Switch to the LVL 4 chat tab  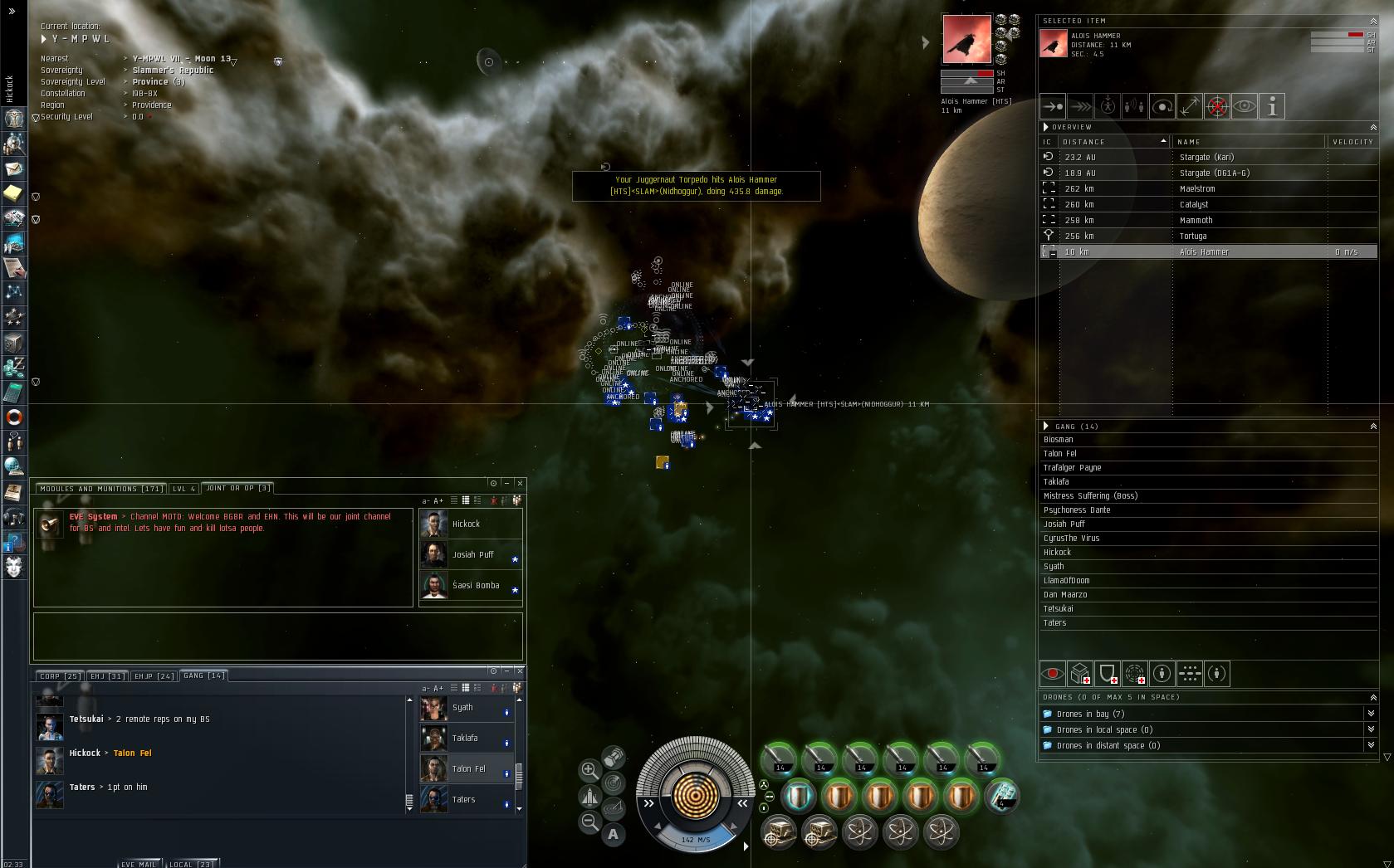183,489
